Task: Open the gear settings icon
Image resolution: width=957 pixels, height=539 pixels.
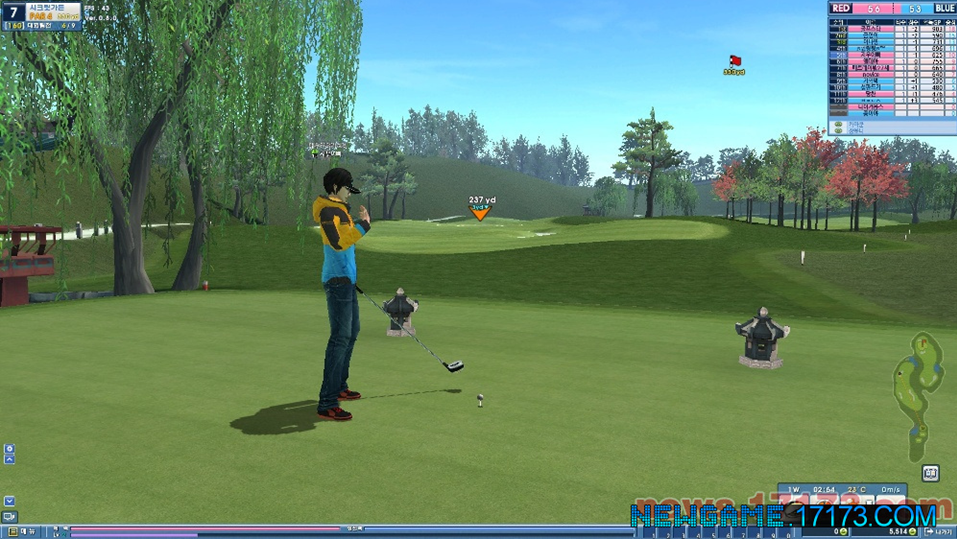Action: 9,449
